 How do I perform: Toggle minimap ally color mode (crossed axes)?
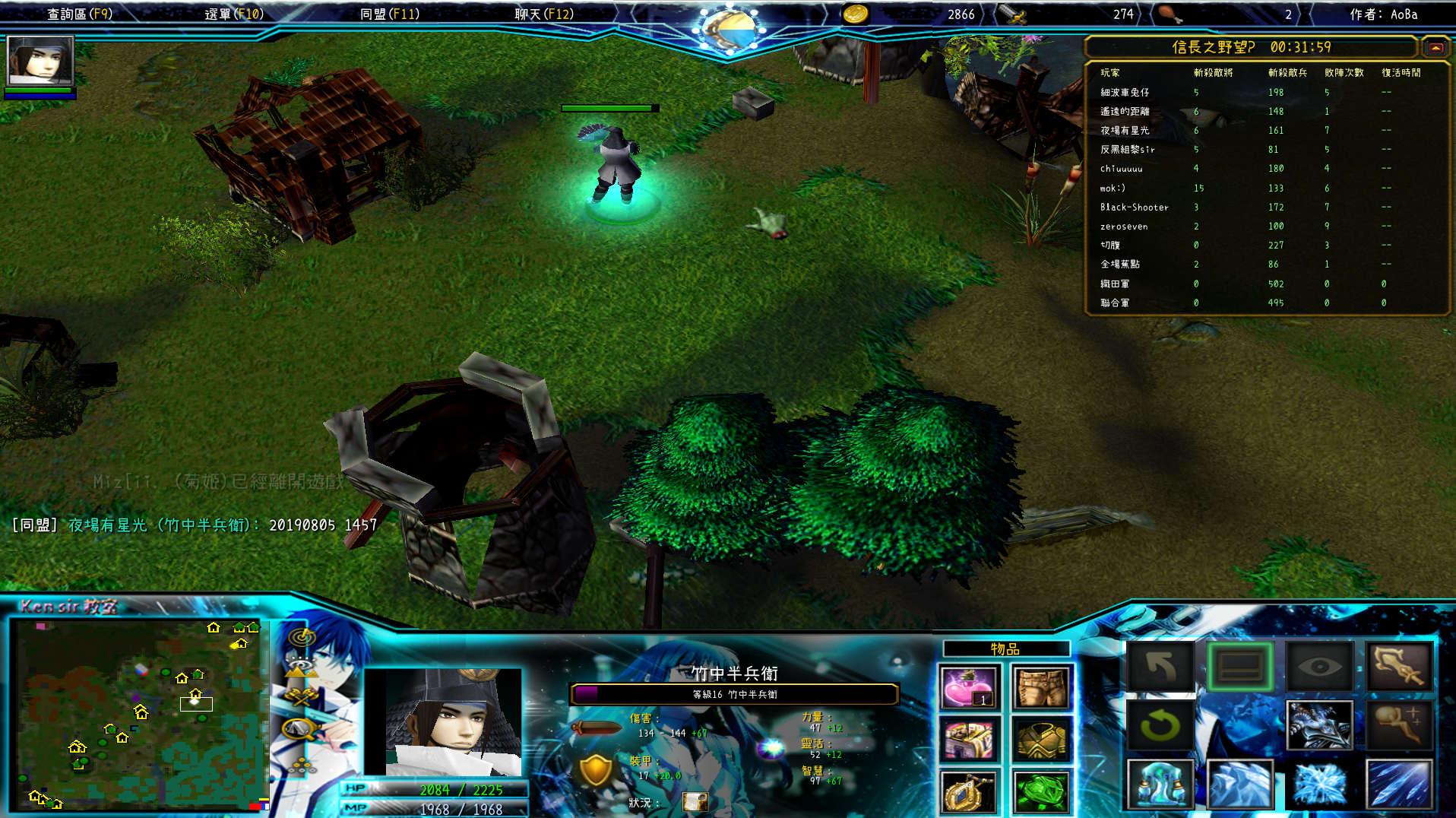301,697
